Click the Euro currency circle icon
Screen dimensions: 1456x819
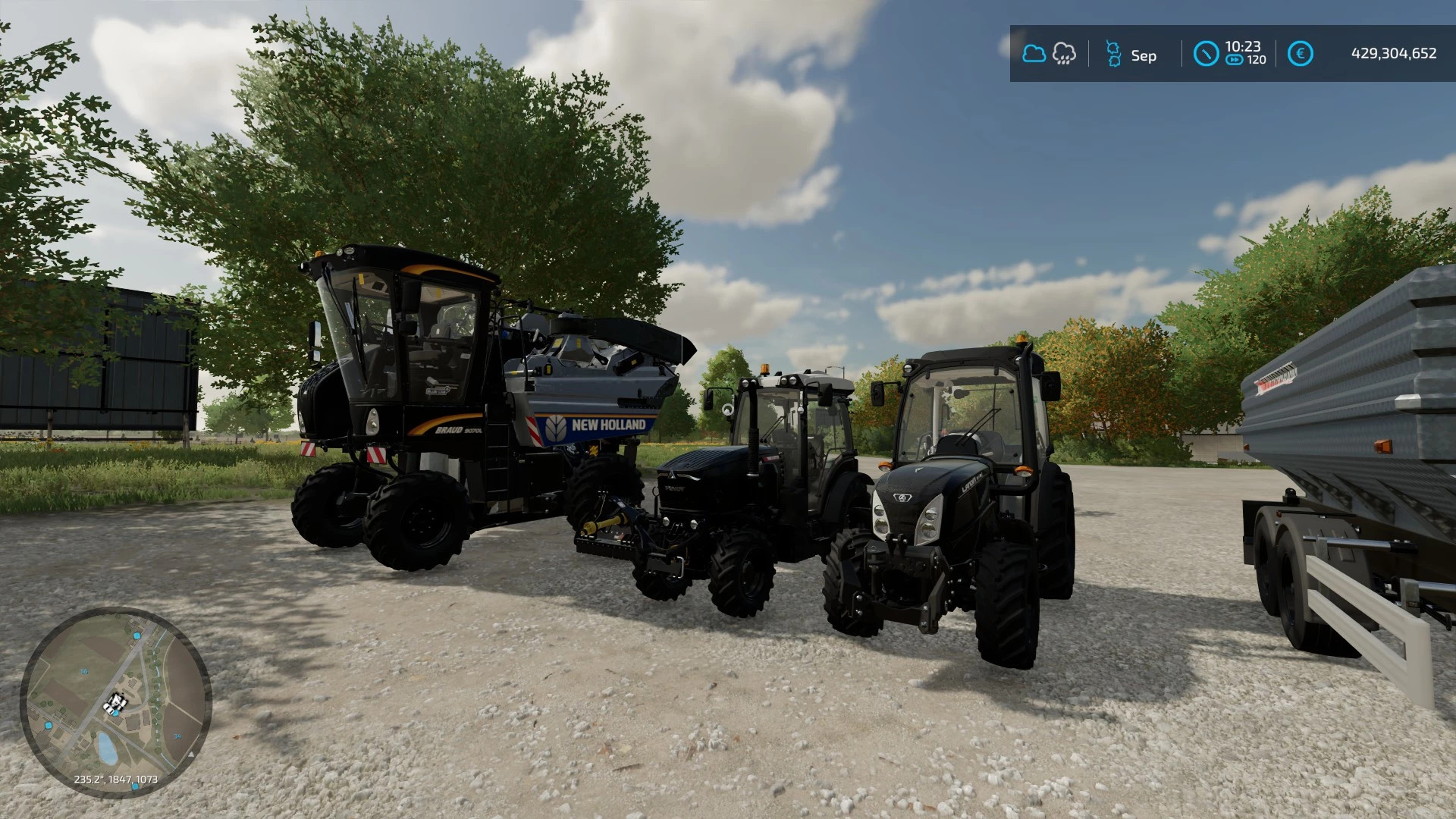(x=1301, y=53)
